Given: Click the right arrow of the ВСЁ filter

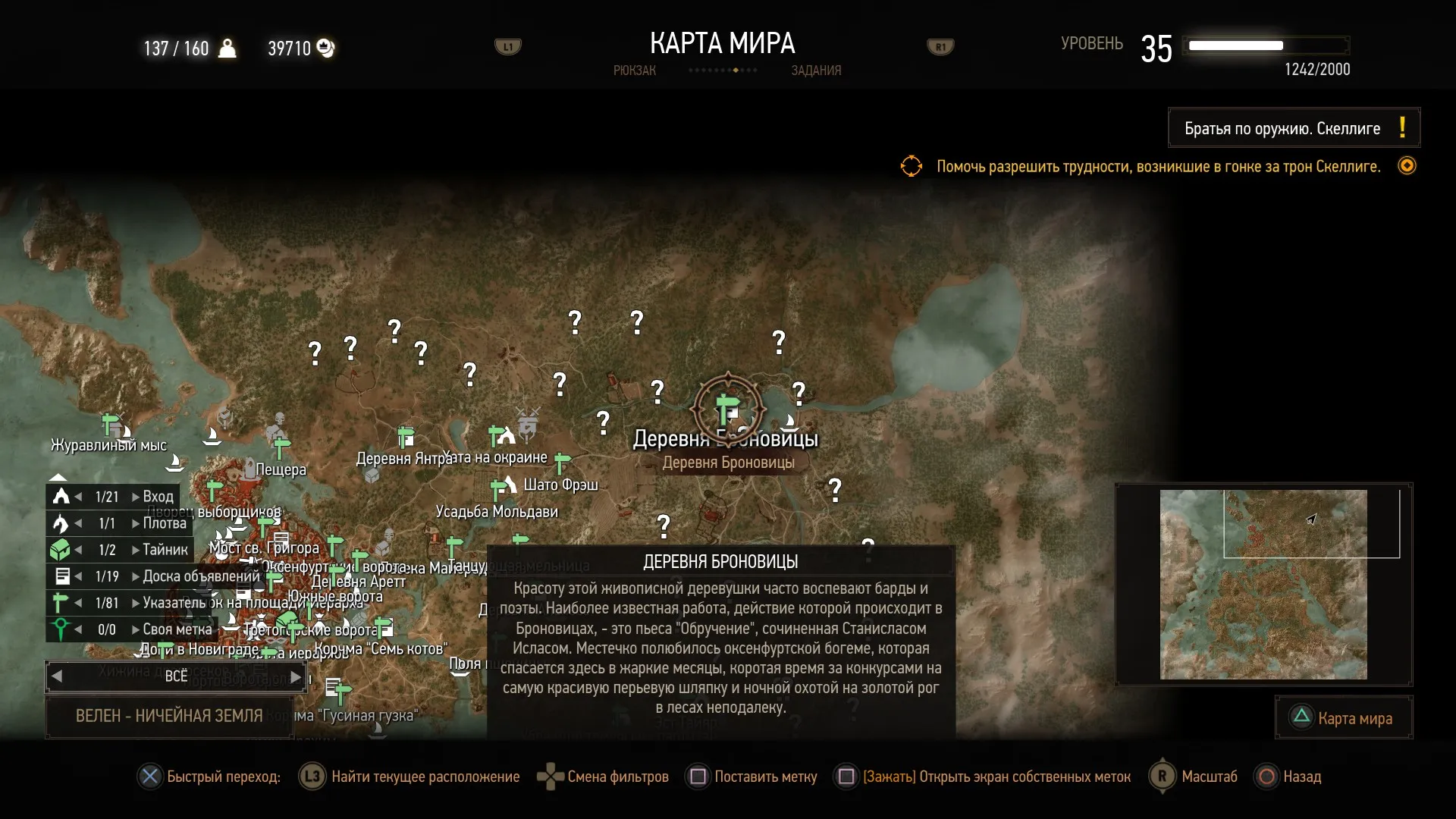Looking at the screenshot, I should [x=296, y=676].
